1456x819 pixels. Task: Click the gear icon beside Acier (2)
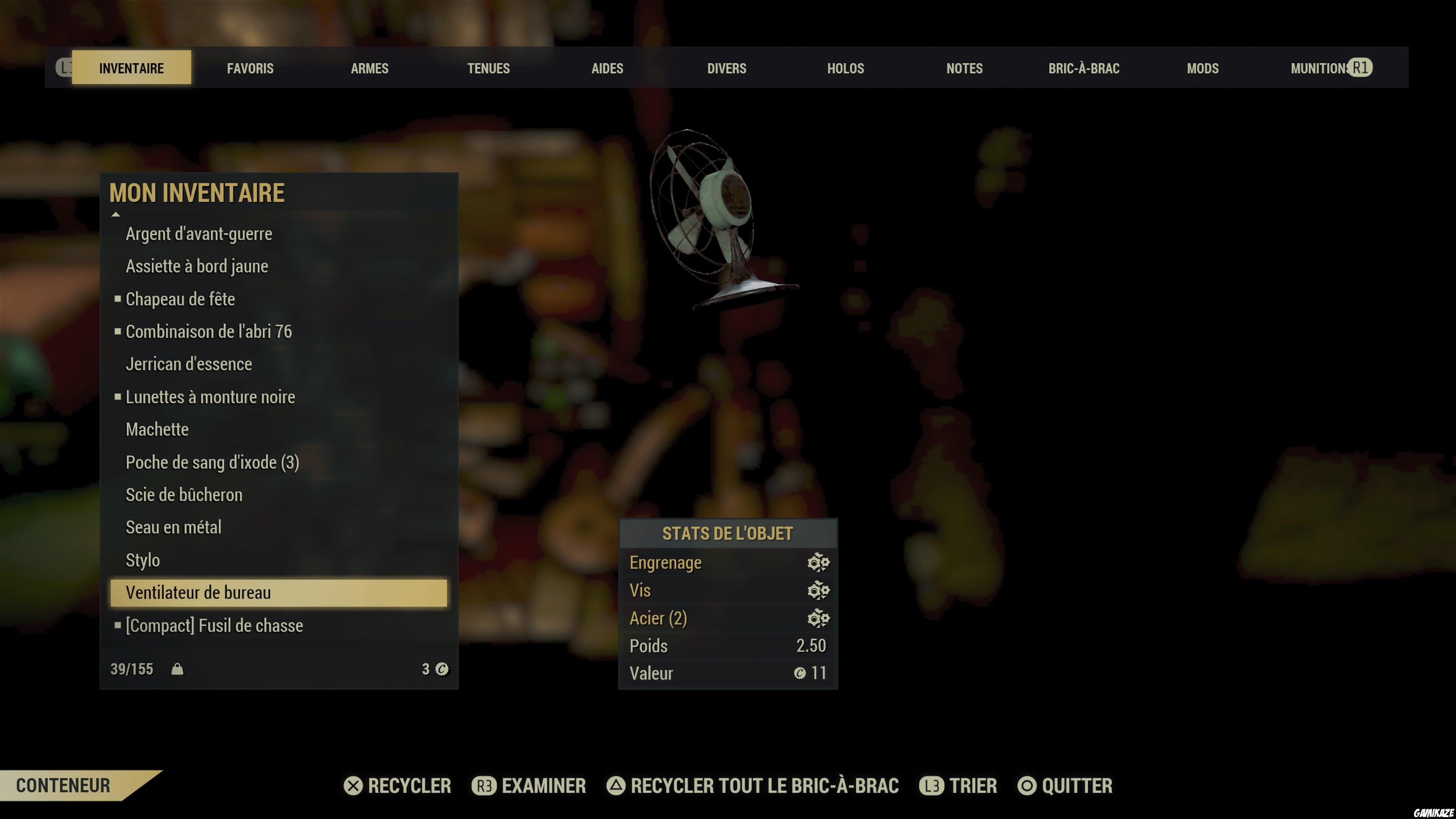point(819,618)
